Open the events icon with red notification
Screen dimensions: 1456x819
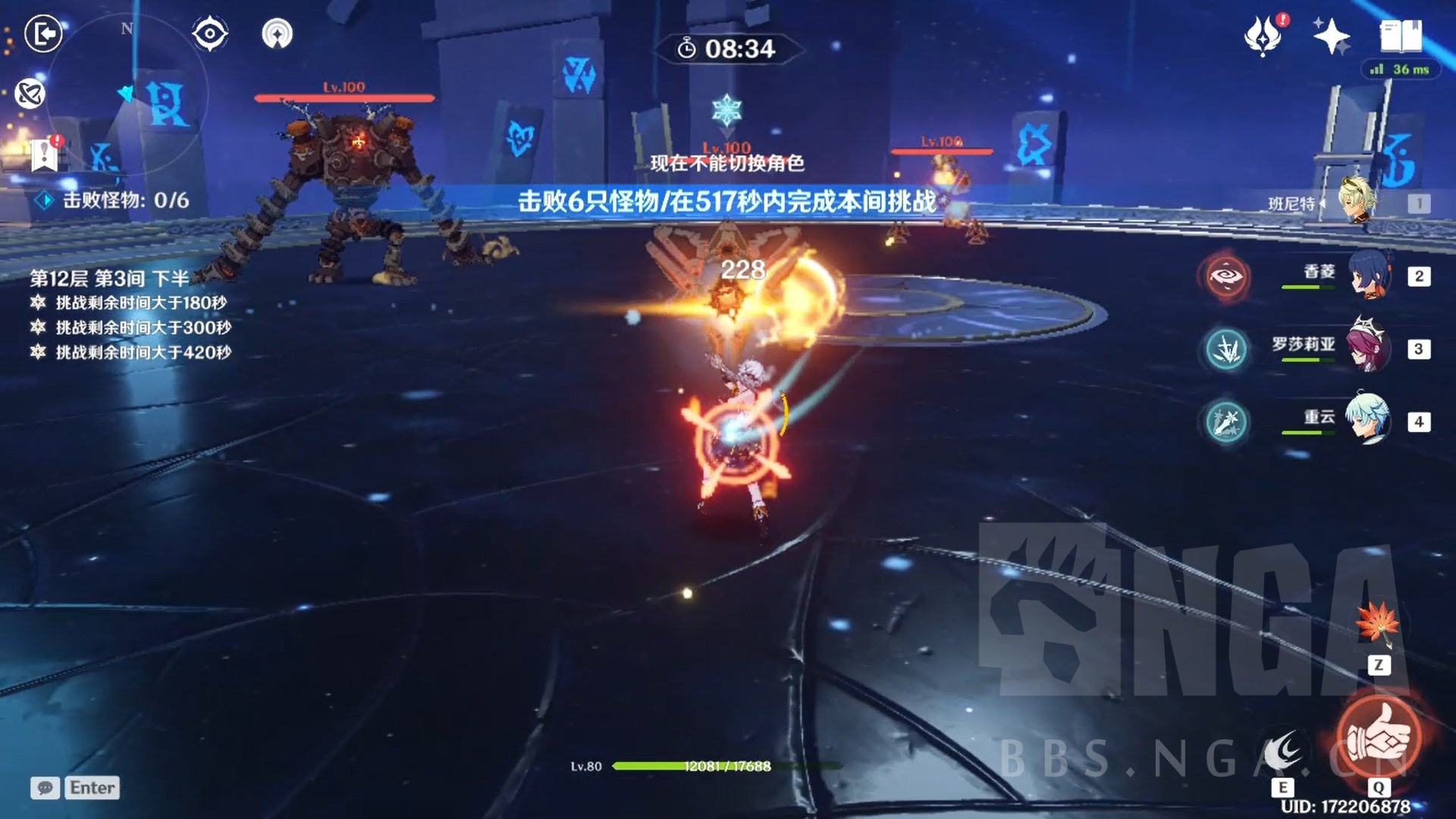tap(1263, 35)
